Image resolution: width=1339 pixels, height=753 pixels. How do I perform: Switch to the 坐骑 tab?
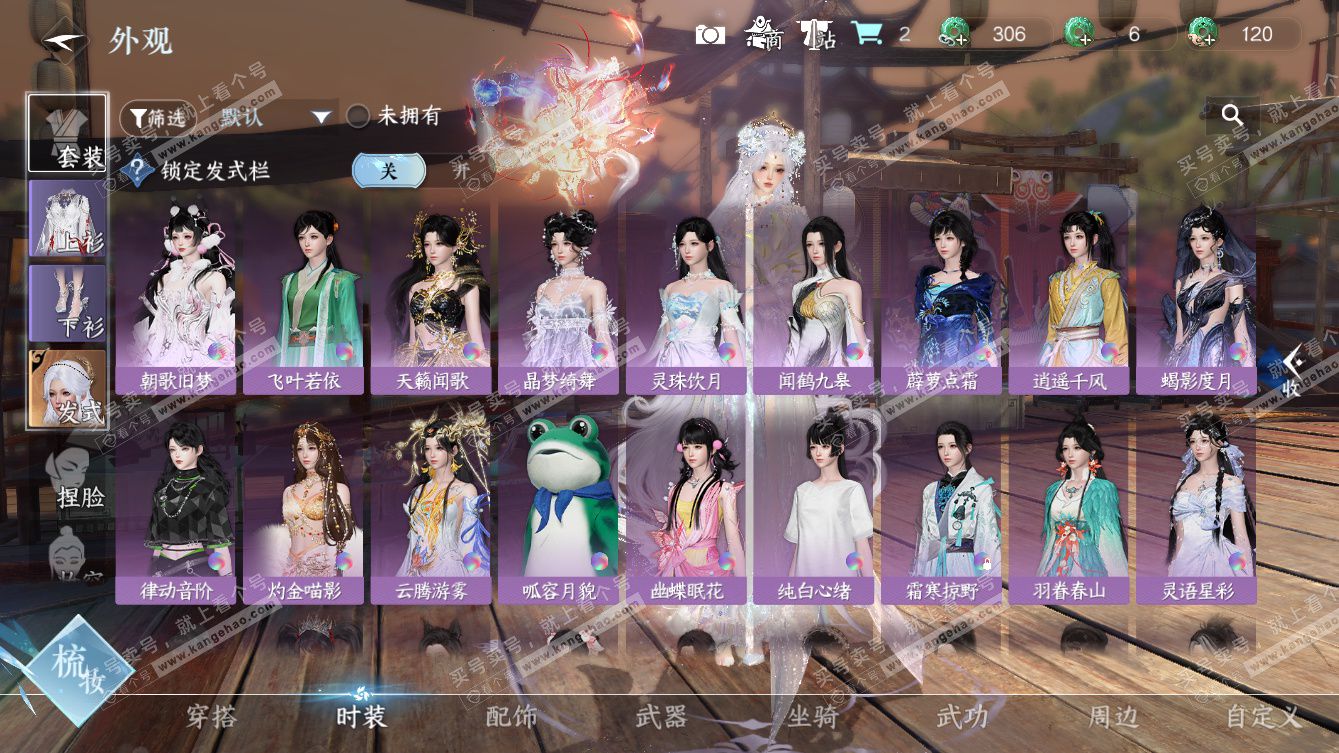[x=812, y=717]
